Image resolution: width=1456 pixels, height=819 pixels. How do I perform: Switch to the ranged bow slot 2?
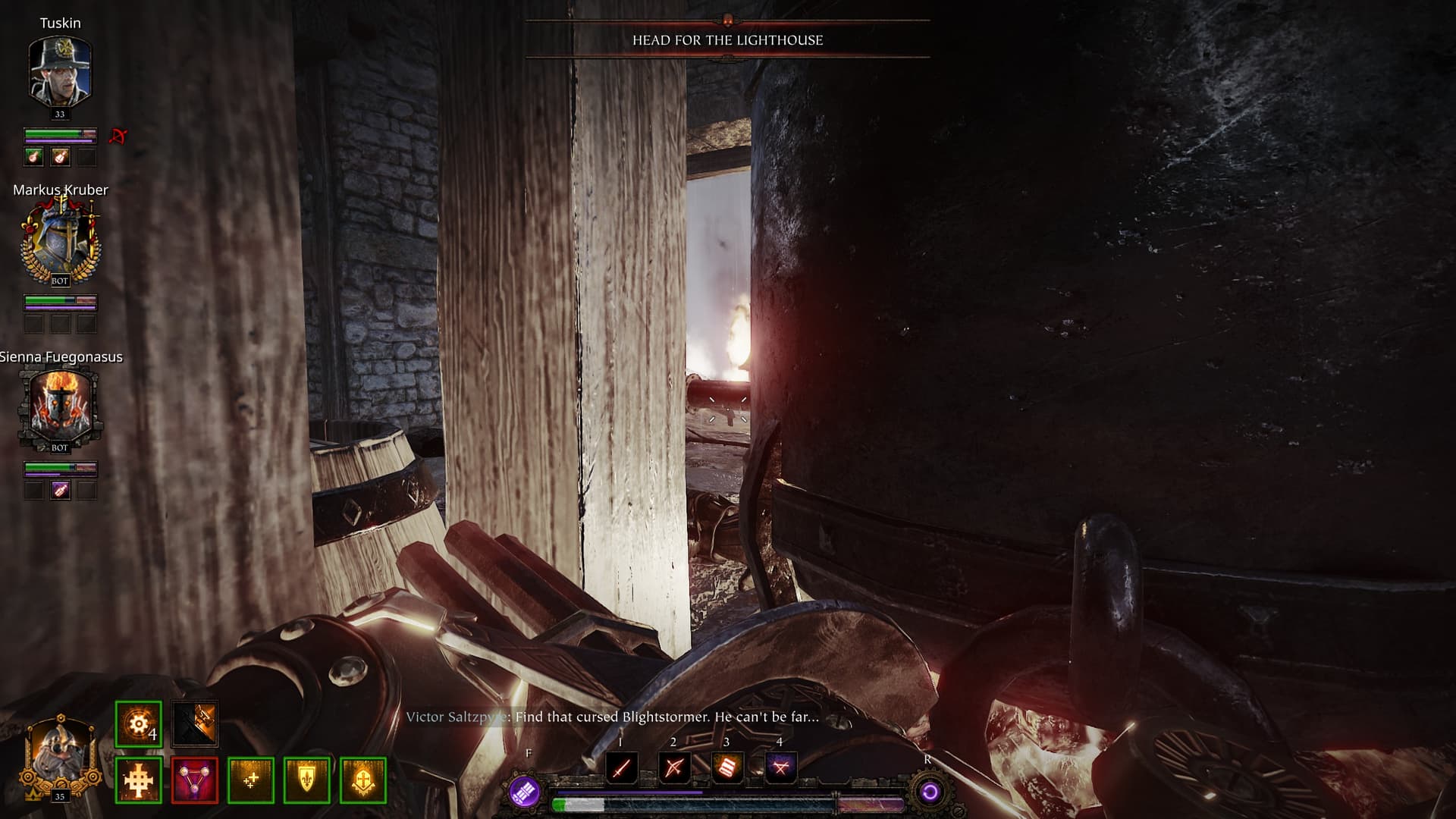click(673, 767)
